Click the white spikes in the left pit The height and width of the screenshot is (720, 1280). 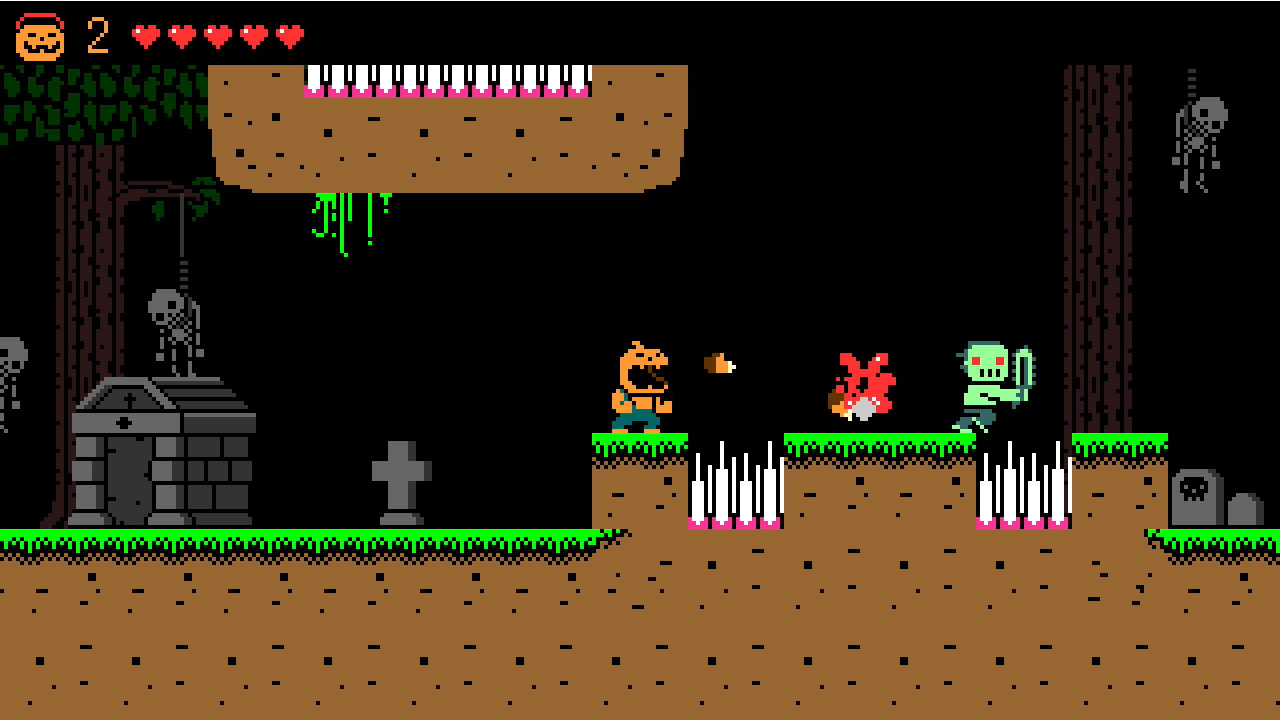(735, 485)
